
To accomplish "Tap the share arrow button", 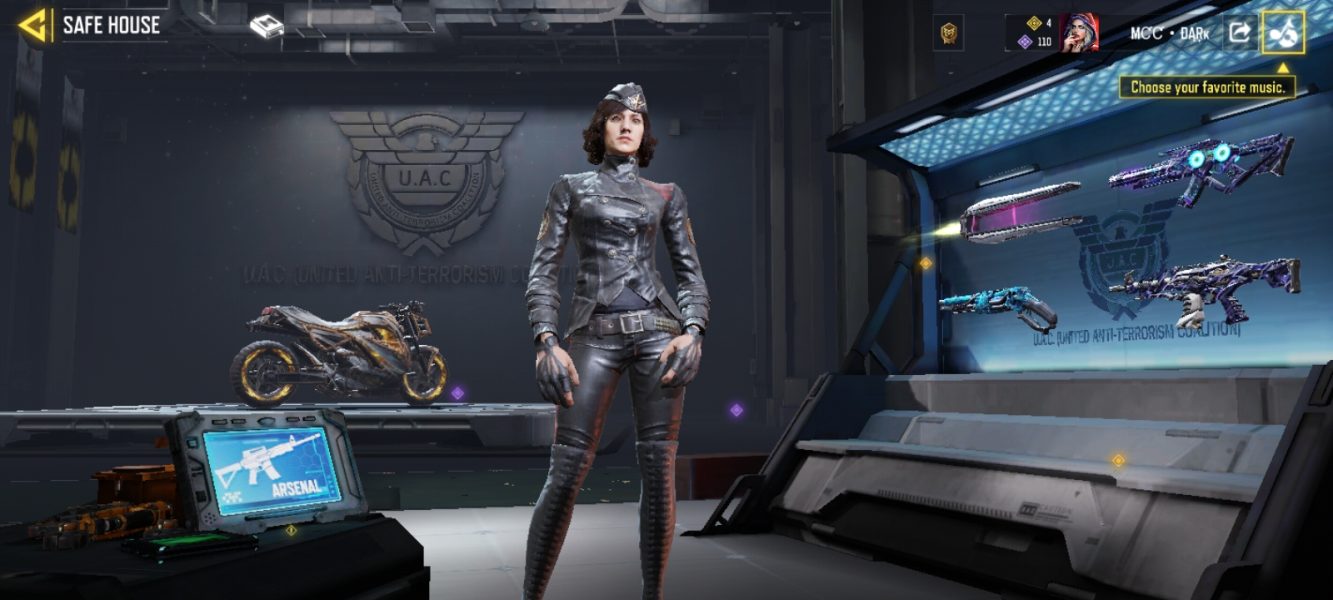I will [1239, 33].
